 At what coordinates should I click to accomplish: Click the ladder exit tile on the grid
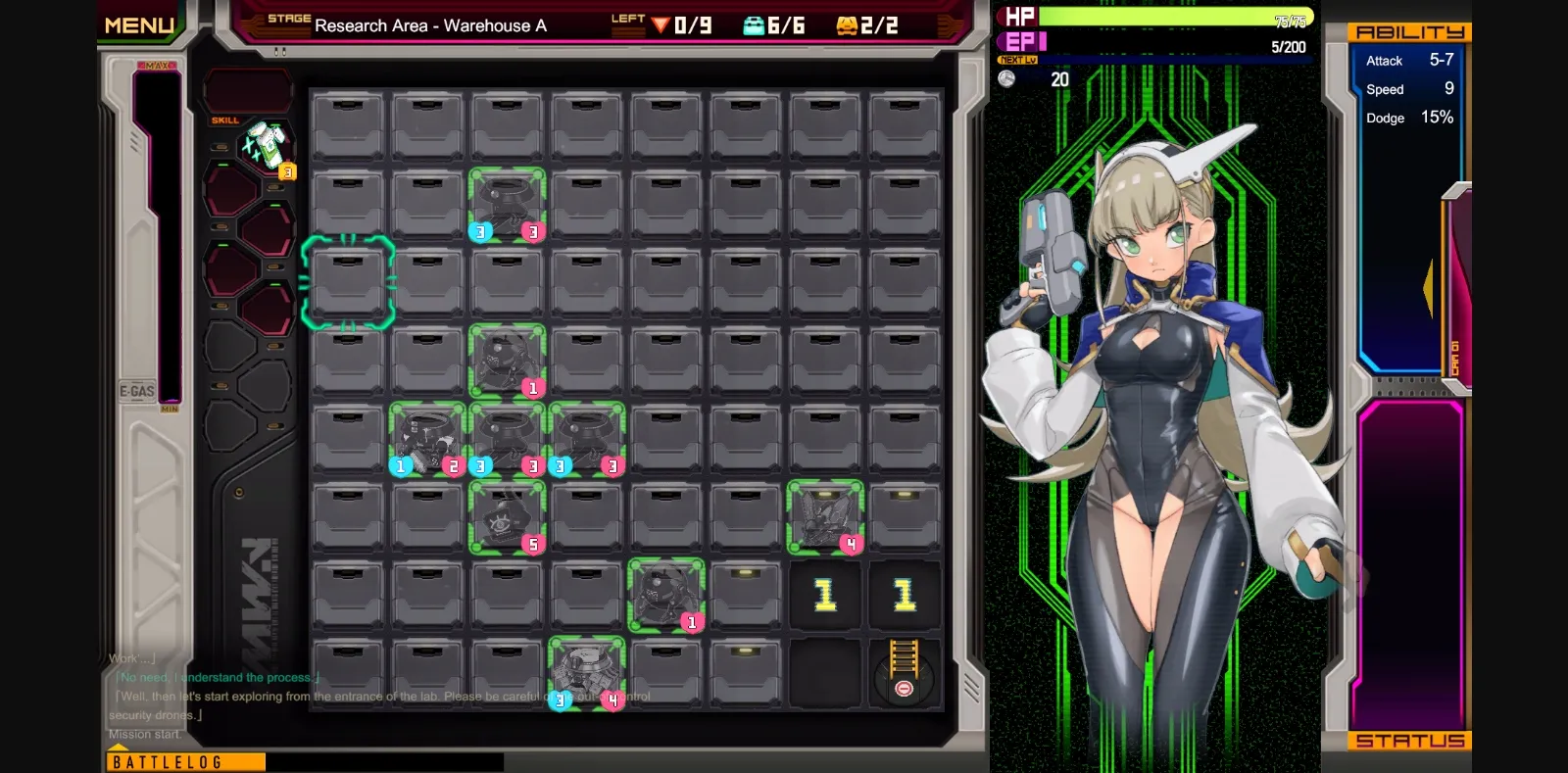(x=902, y=672)
